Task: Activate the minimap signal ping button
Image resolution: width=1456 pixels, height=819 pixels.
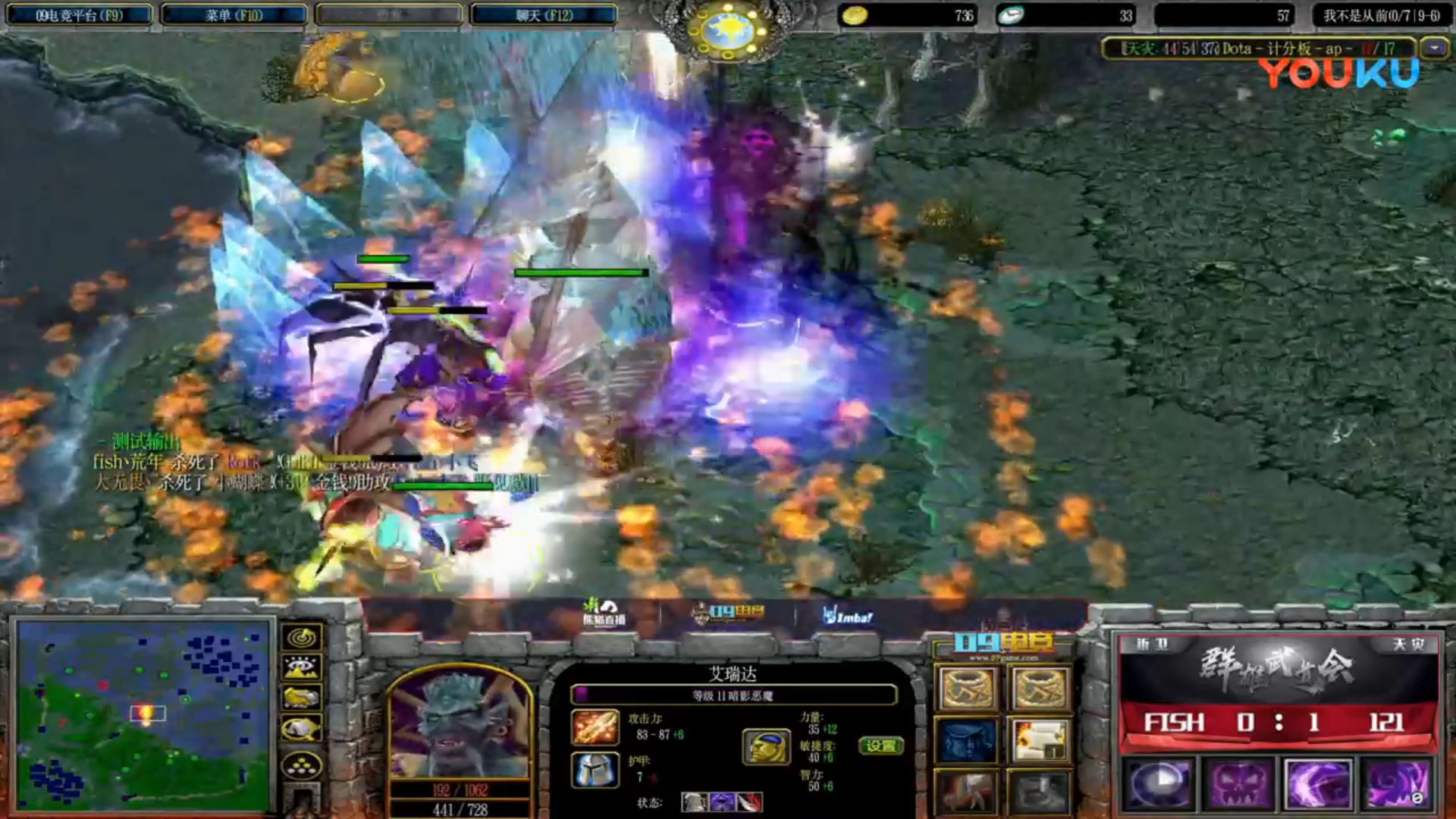Action: tap(301, 638)
